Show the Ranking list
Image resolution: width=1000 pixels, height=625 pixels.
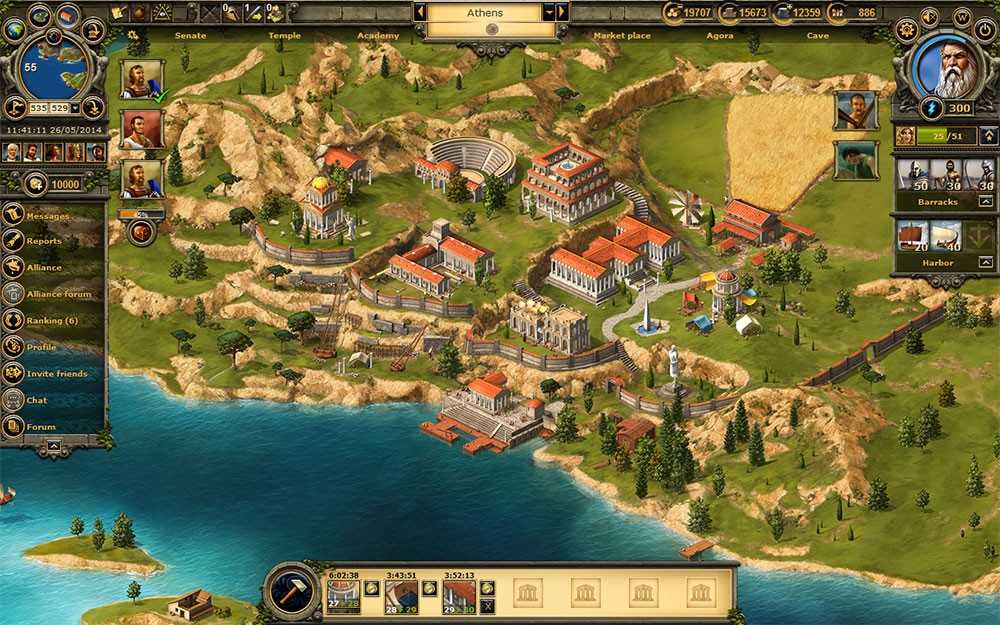point(51,320)
